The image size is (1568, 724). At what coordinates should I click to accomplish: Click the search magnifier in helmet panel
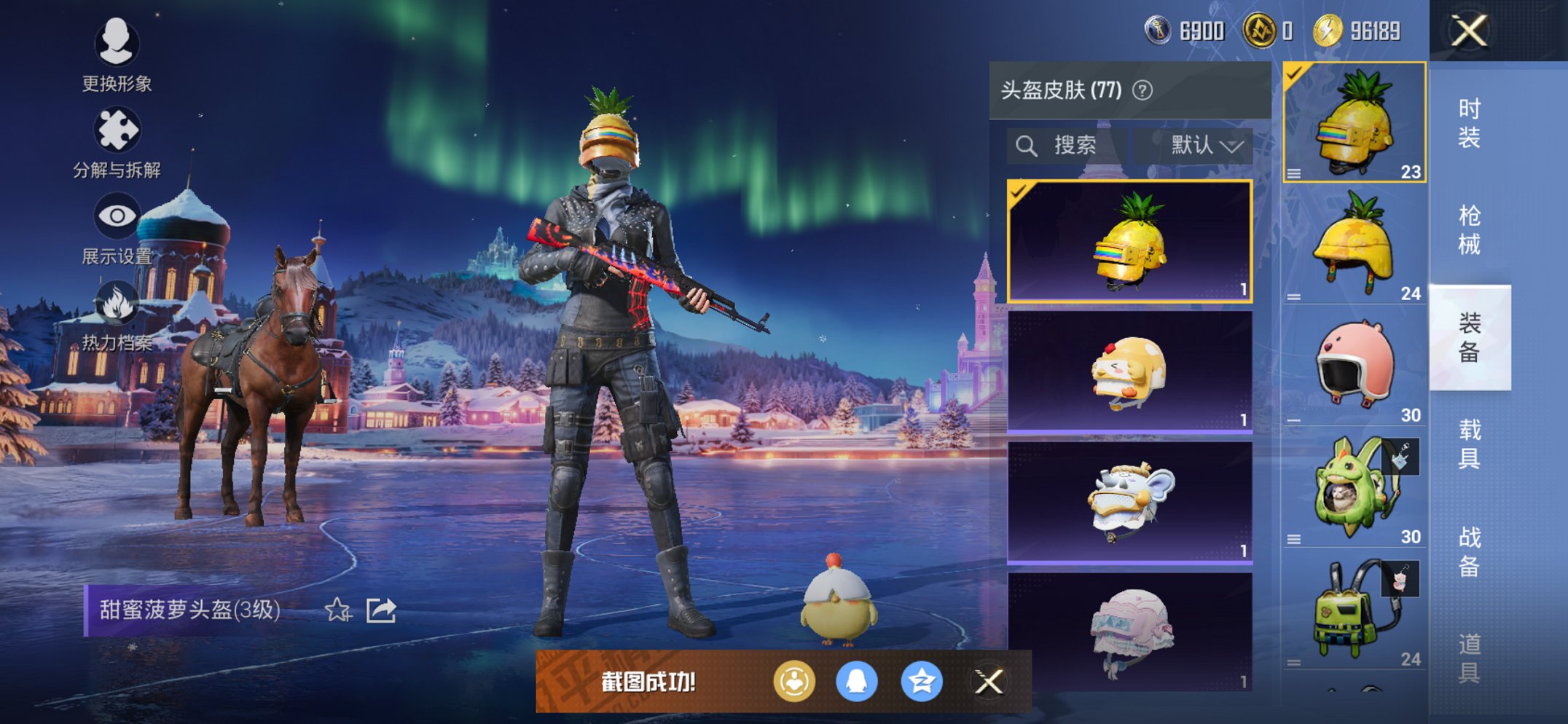coord(1028,144)
